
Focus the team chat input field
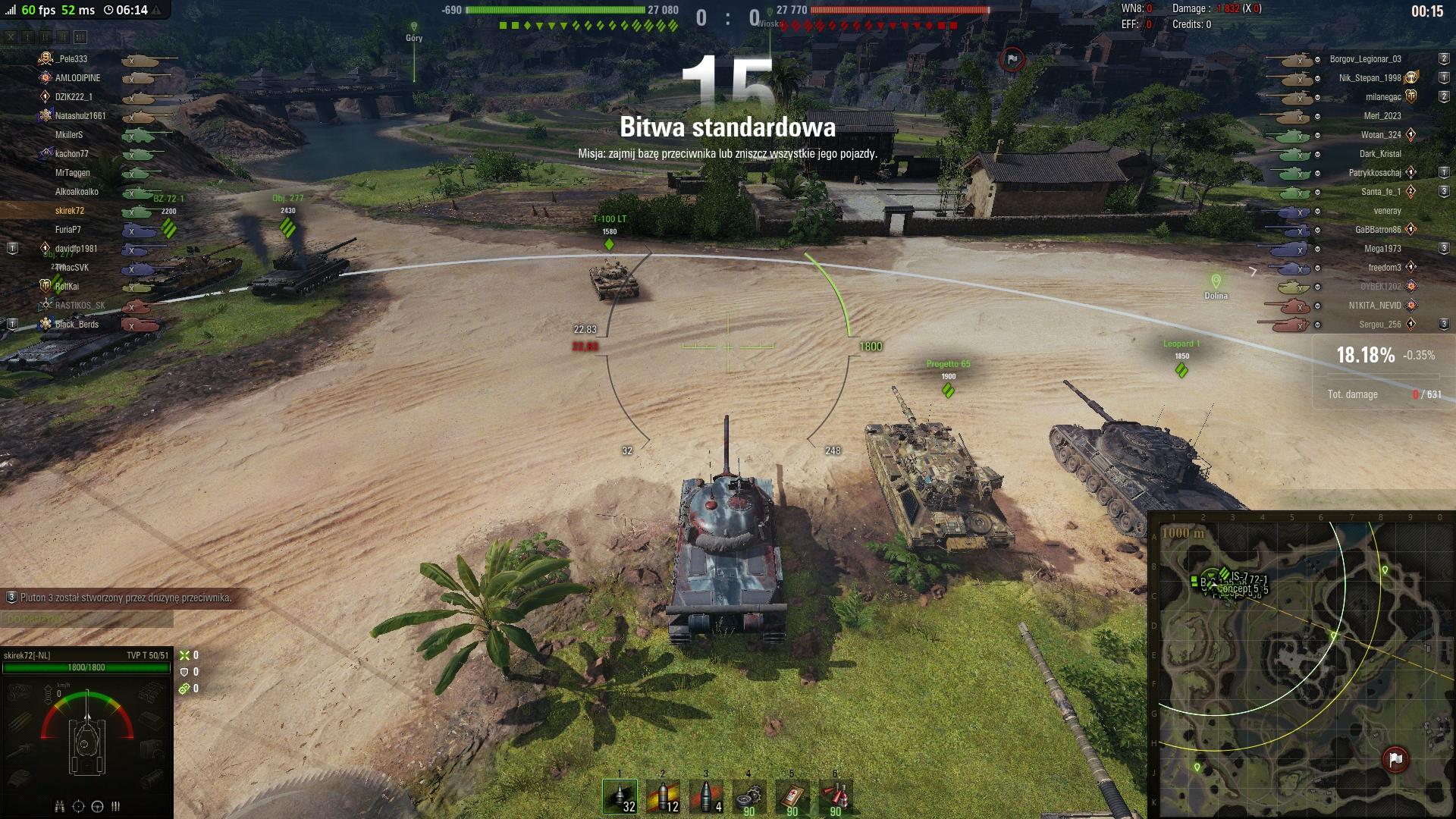click(86, 620)
